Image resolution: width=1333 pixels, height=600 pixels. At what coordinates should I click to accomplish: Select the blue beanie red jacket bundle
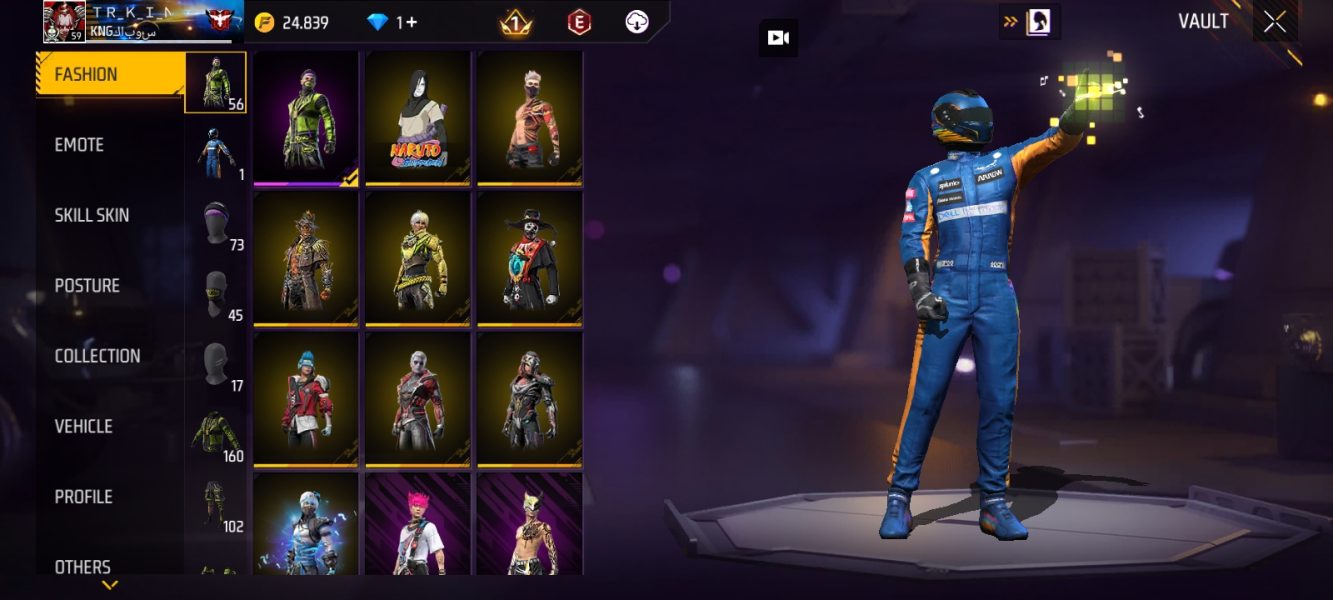click(x=306, y=399)
